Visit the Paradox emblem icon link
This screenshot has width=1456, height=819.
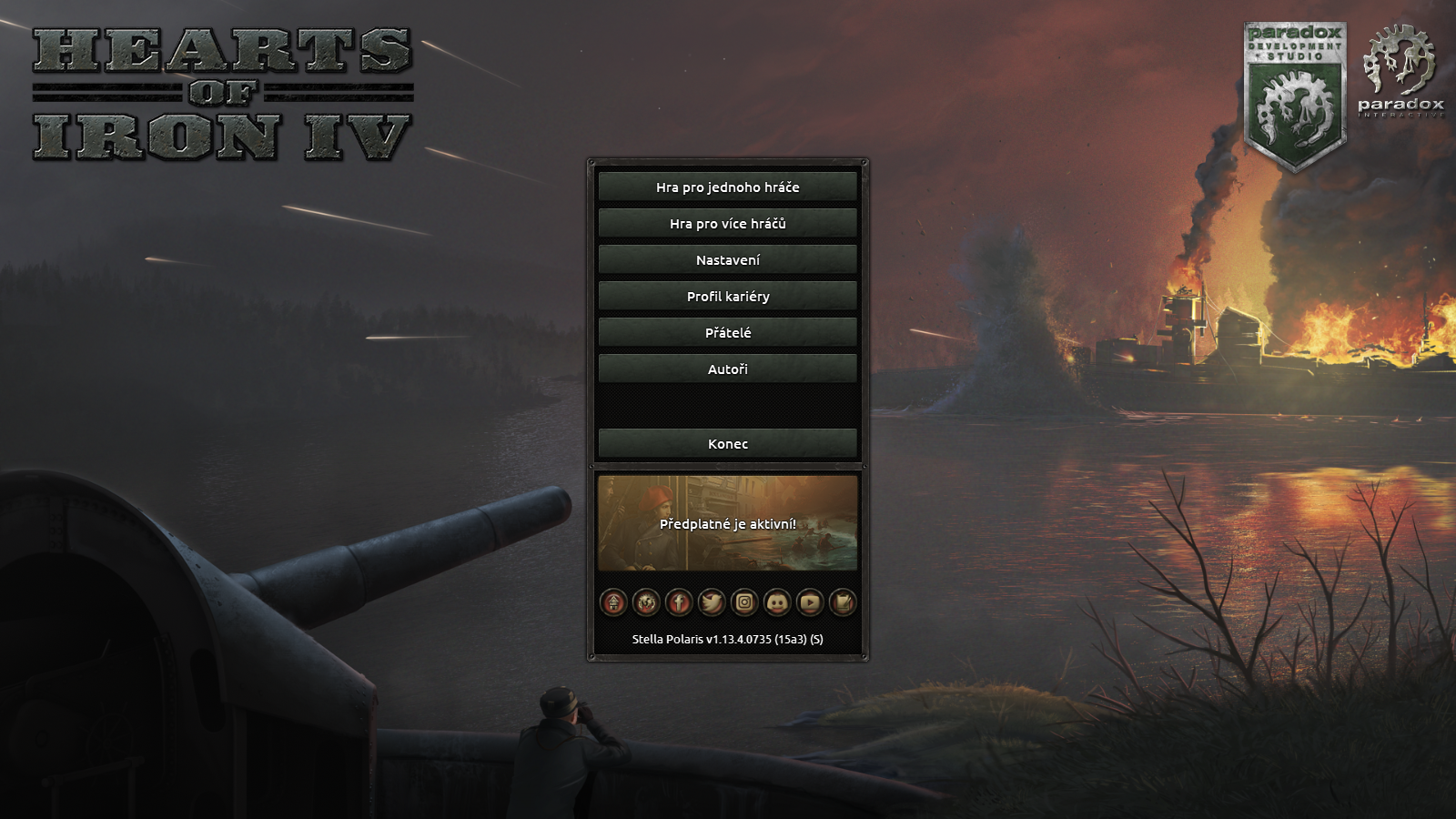[x=647, y=602]
